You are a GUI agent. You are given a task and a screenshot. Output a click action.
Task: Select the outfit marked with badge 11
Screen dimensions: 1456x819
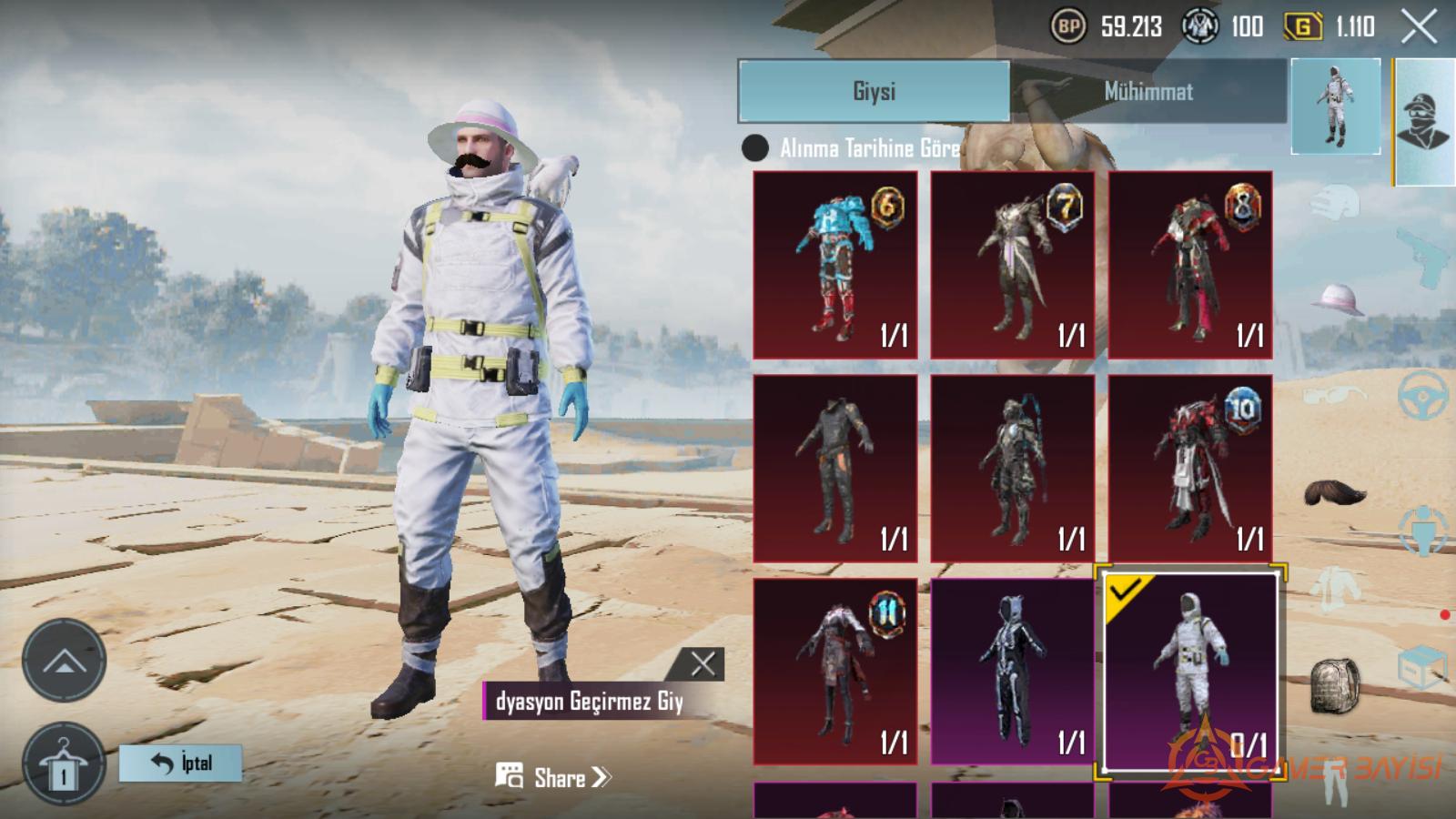pyautogui.click(x=835, y=671)
